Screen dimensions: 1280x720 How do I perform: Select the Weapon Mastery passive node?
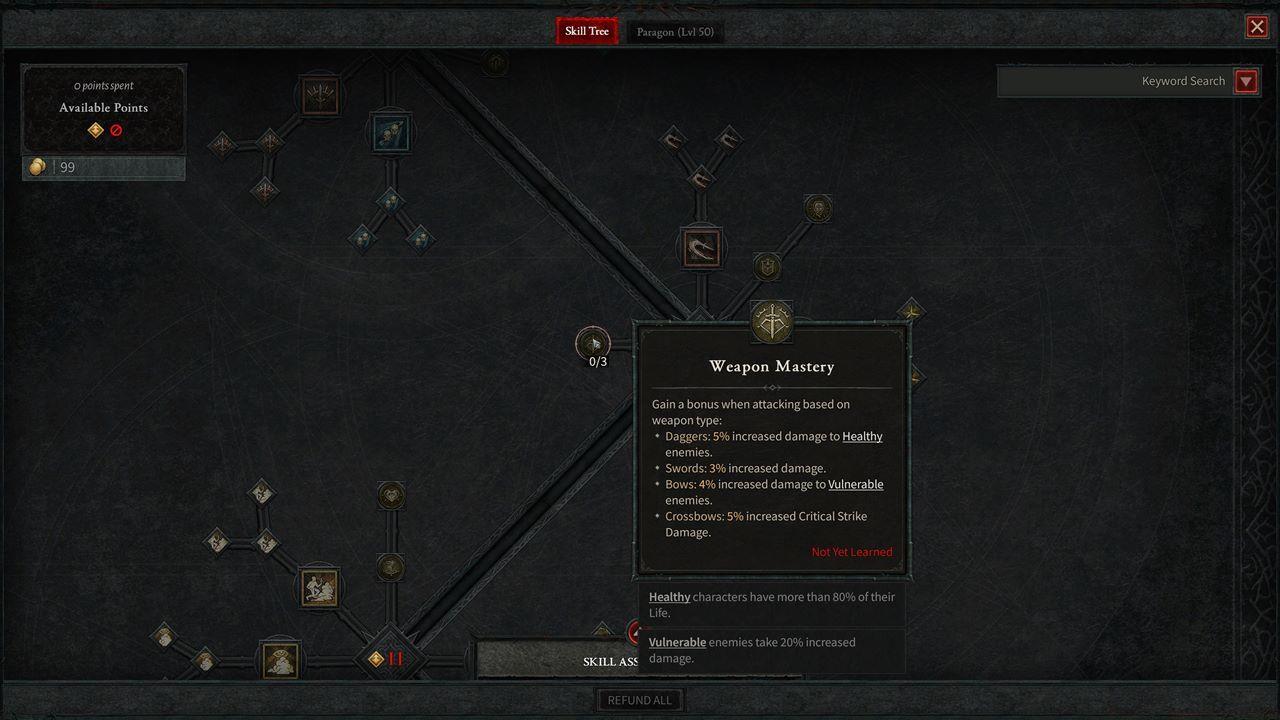coord(771,322)
